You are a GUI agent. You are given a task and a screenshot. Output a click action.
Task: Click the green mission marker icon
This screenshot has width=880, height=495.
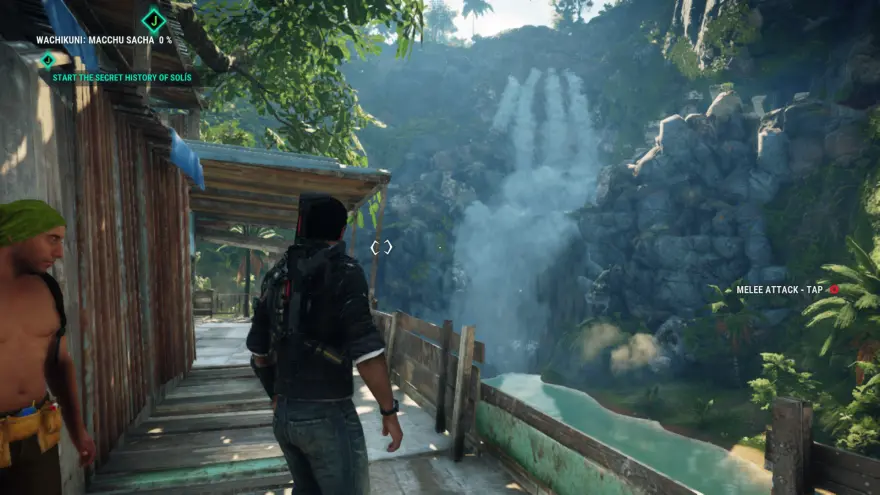click(154, 19)
